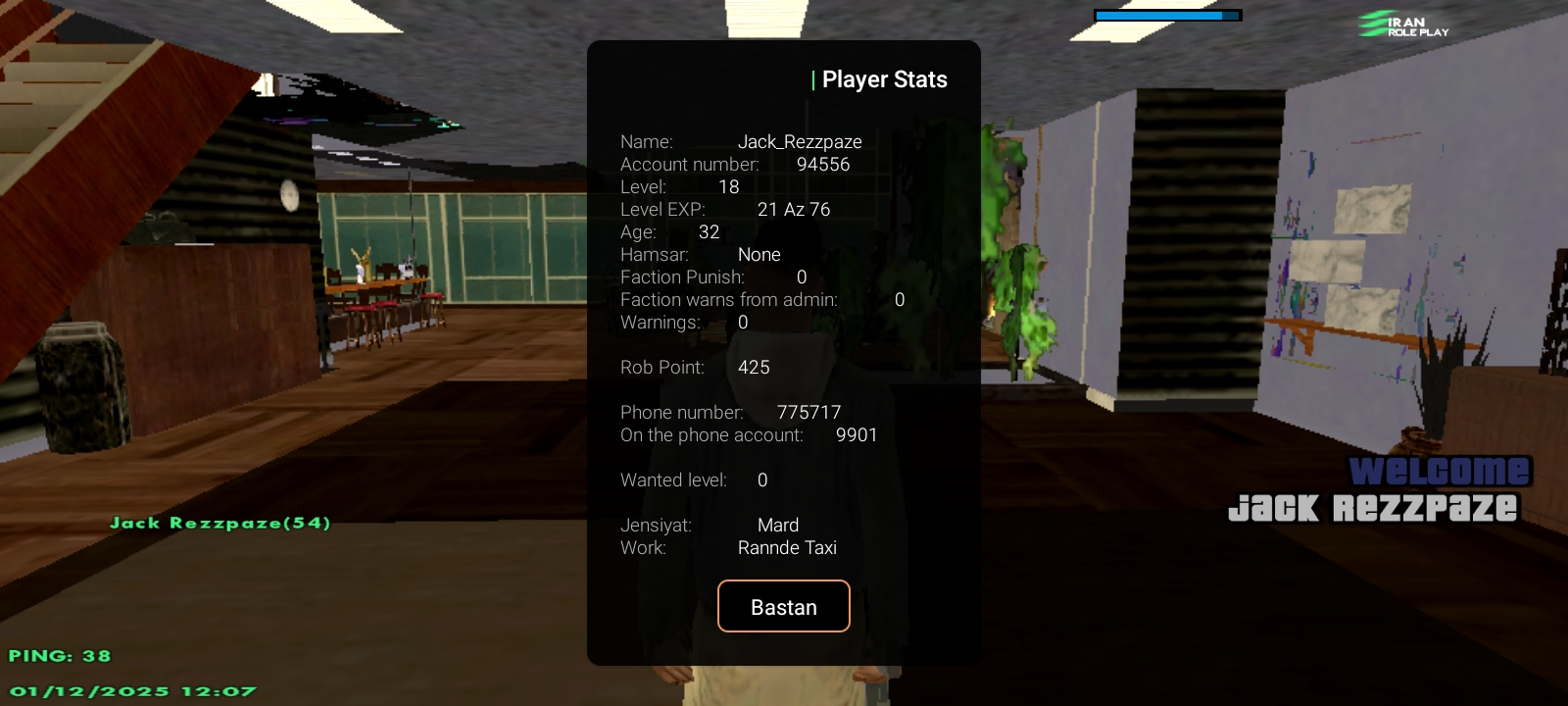This screenshot has width=1568, height=706.
Task: Toggle the Wanted level indicator
Action: [x=693, y=479]
